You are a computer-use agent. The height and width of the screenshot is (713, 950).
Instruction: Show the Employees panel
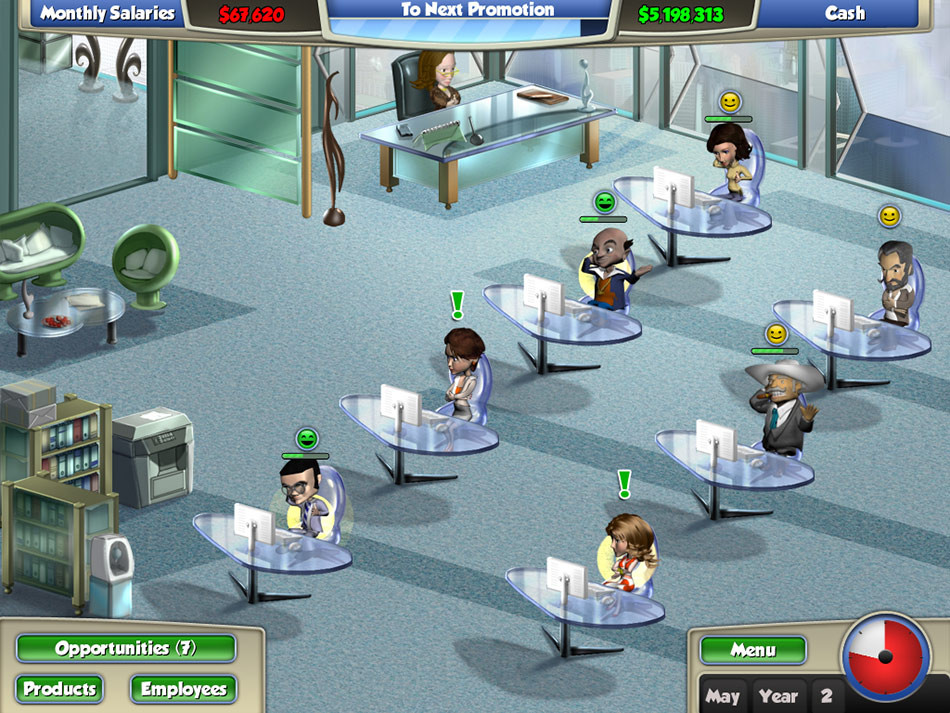[183, 689]
